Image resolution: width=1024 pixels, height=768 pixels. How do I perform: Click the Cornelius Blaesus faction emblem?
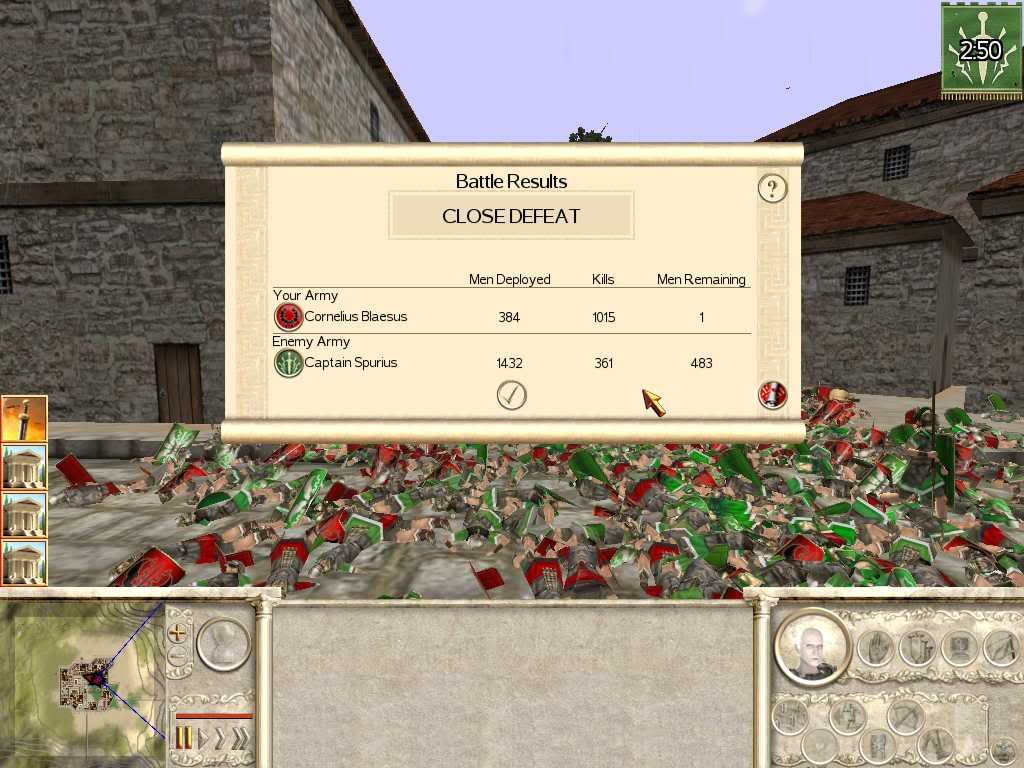pos(288,317)
